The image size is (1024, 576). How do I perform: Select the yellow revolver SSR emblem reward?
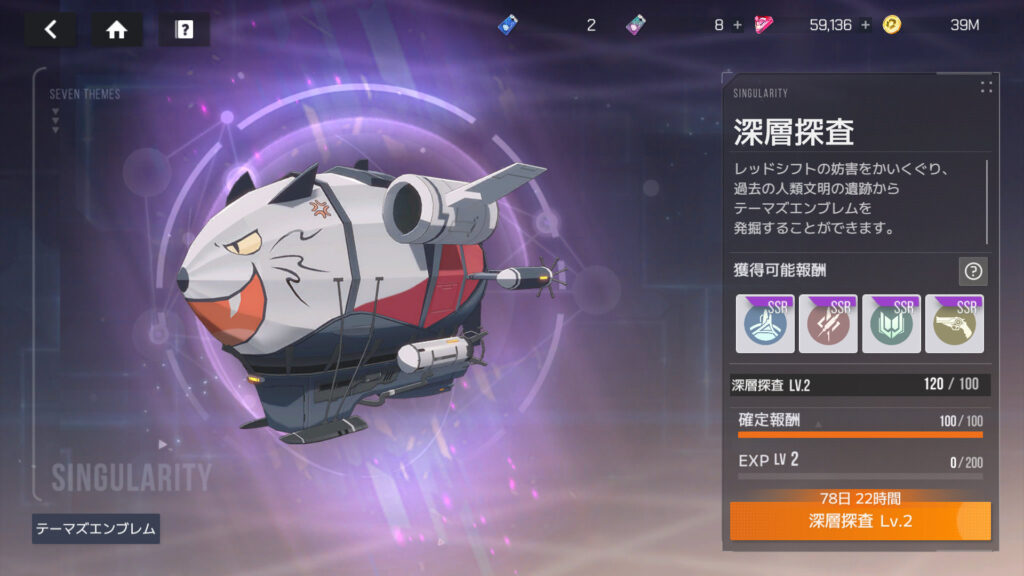tap(954, 323)
